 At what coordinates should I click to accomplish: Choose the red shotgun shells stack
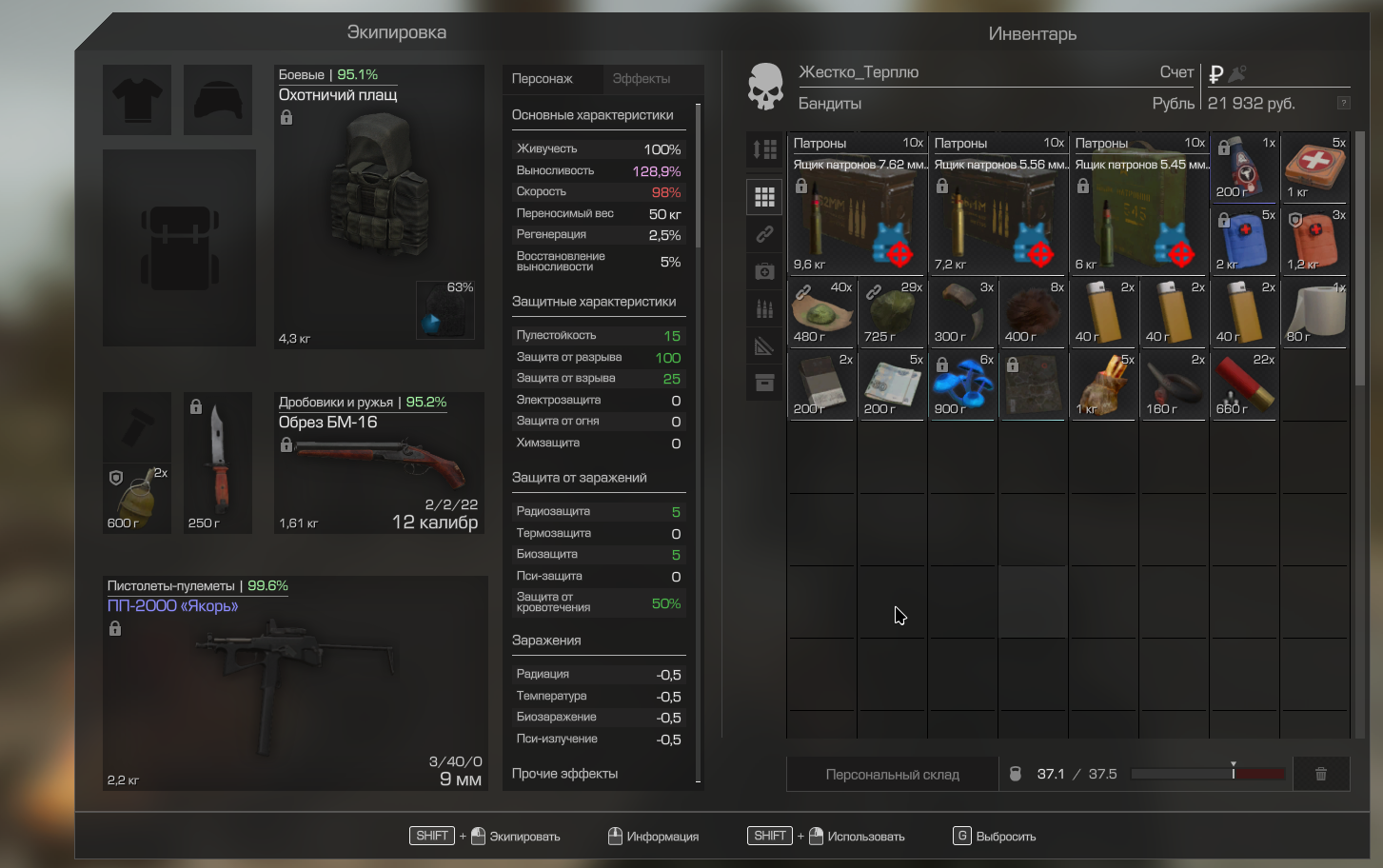(1244, 385)
